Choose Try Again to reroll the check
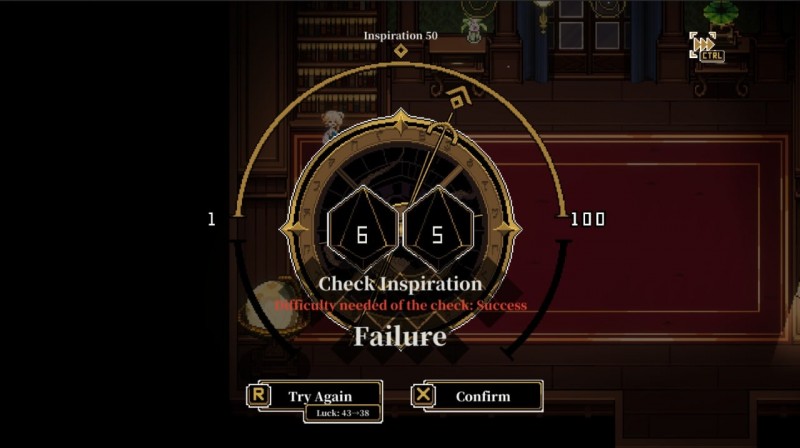 (x=319, y=396)
